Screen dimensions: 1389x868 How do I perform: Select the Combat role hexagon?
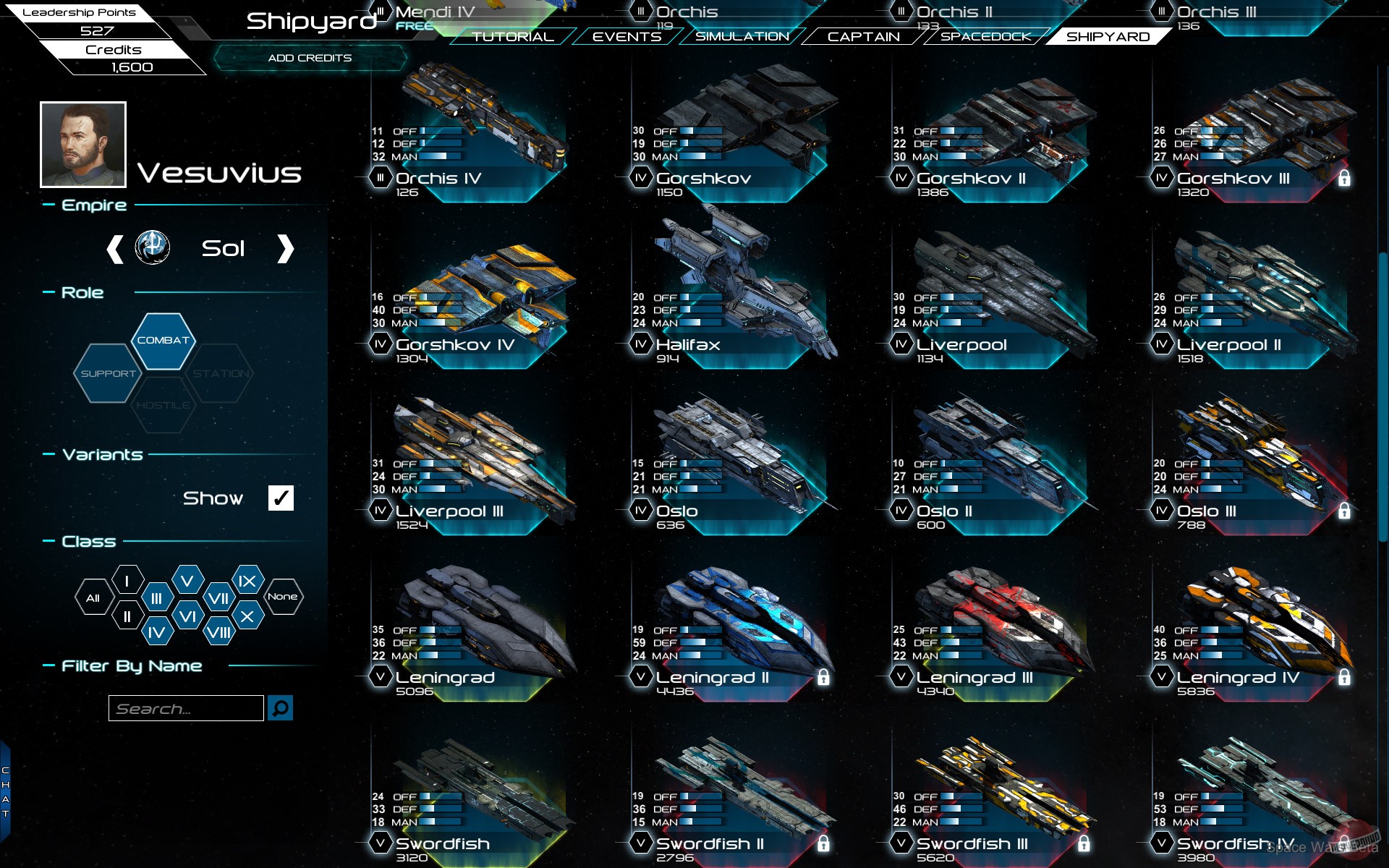163,340
